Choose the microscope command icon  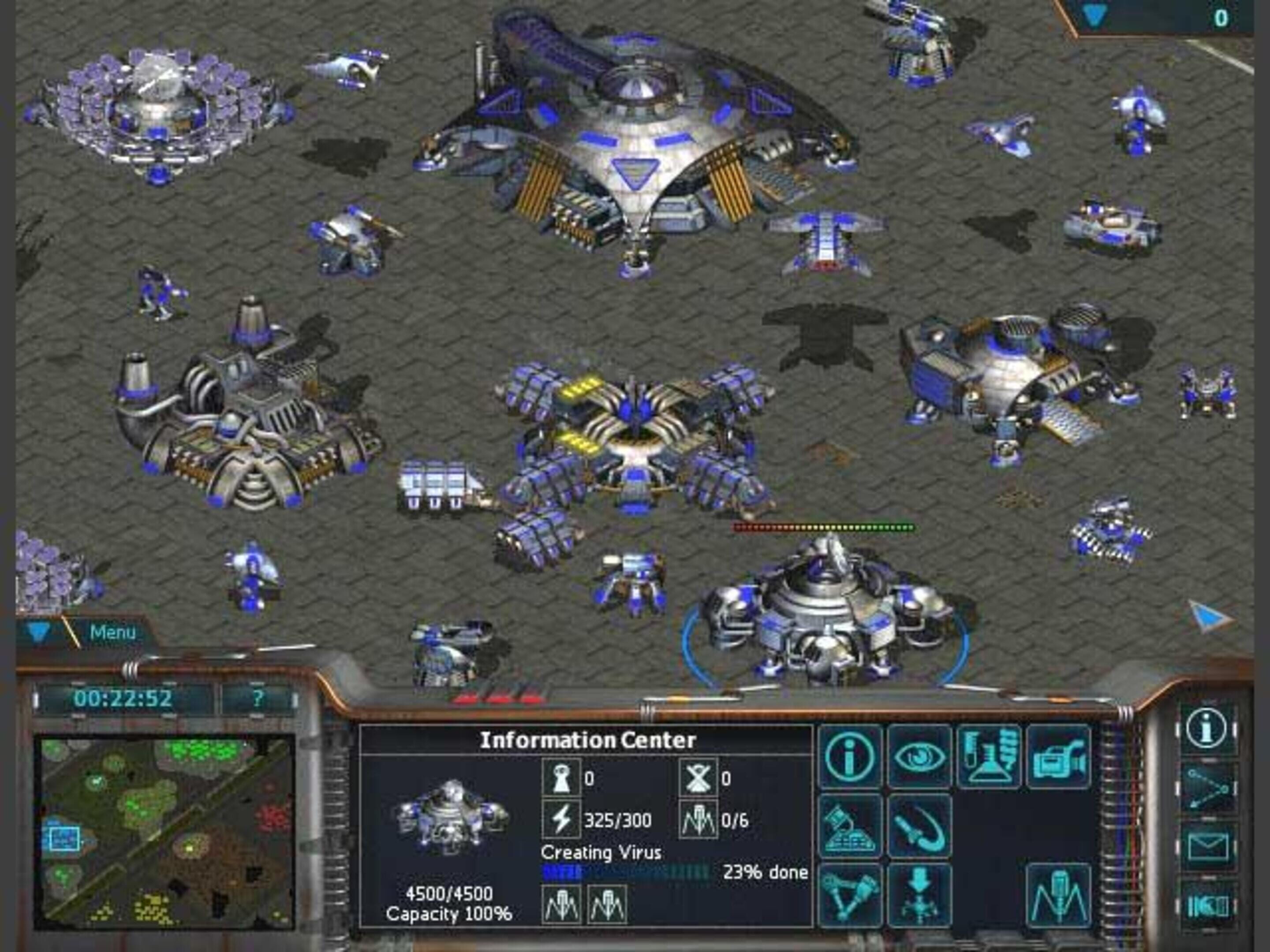pyautogui.click(x=850, y=826)
